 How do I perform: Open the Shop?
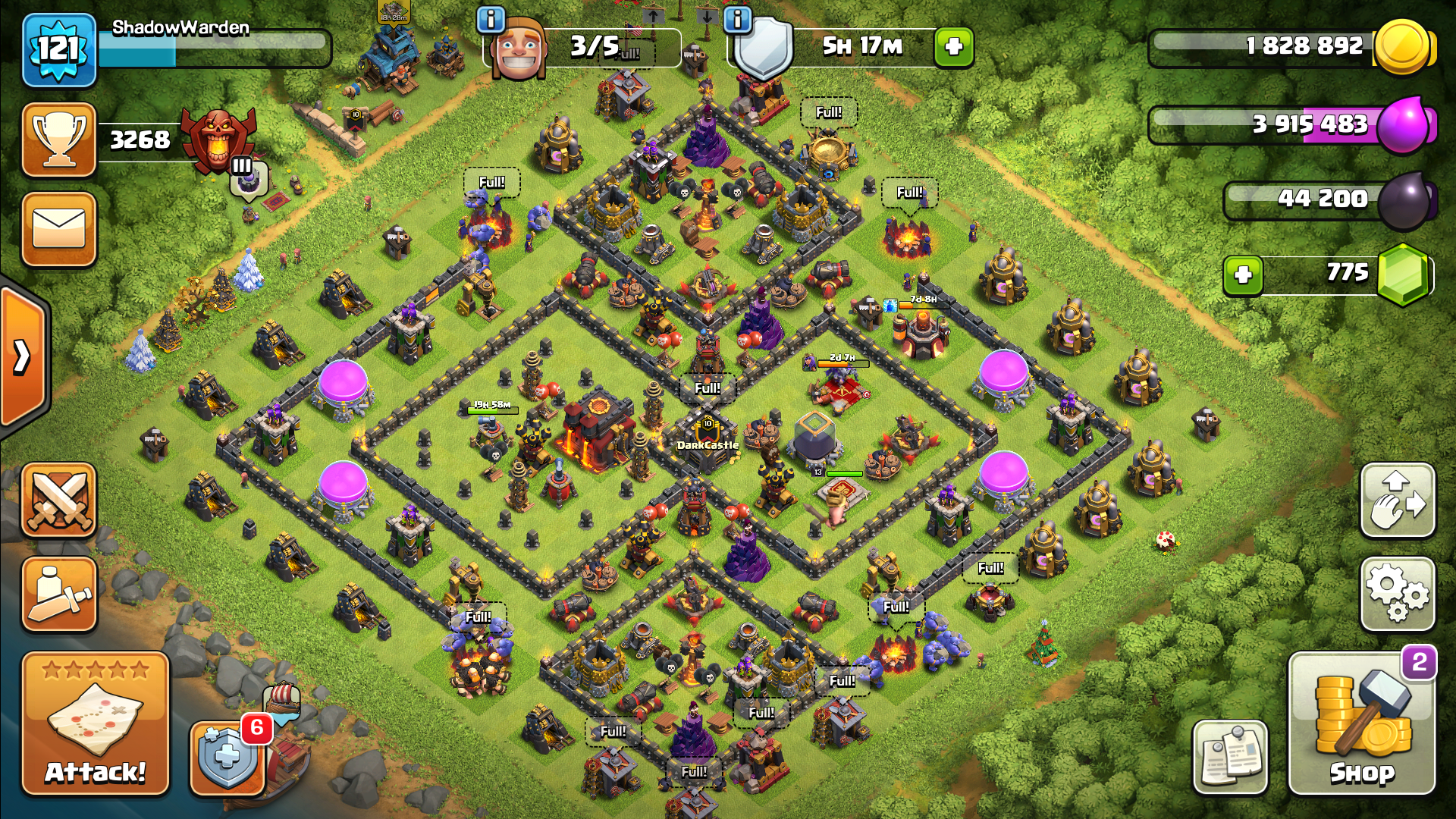pyautogui.click(x=1361, y=724)
